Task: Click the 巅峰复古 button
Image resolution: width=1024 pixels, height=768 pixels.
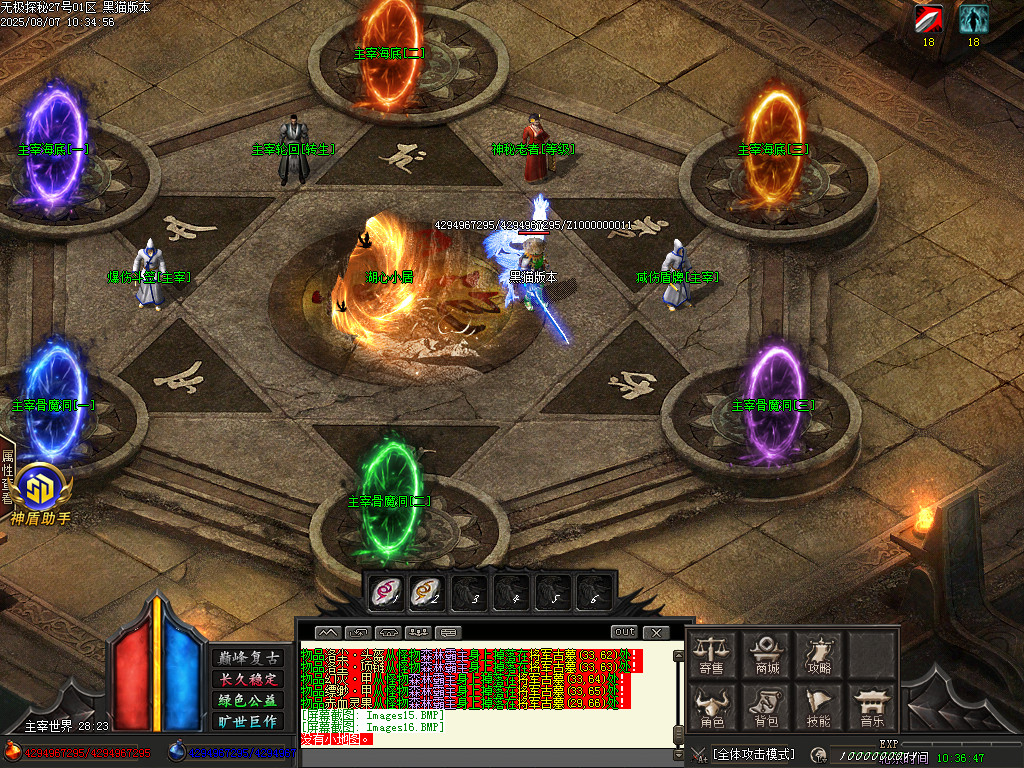Action: click(249, 658)
